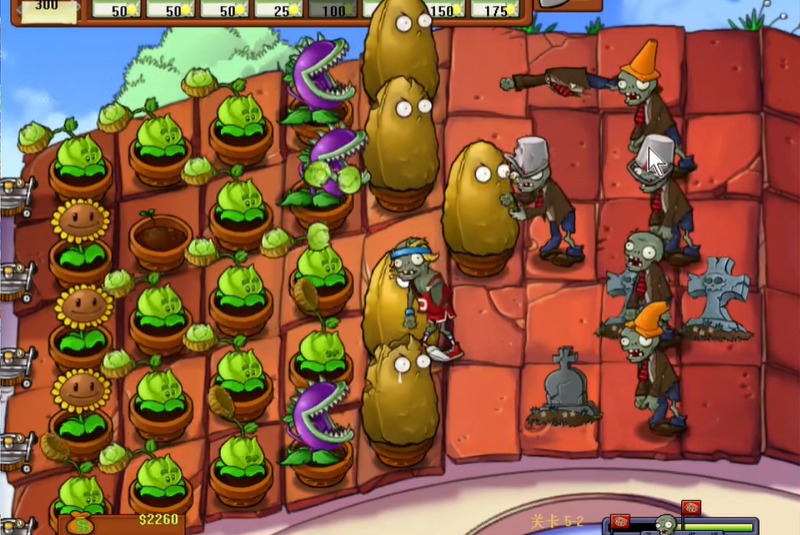Viewport: 800px width, 535px height.
Task: Pick the 100-sun seed packet
Action: click(x=332, y=9)
